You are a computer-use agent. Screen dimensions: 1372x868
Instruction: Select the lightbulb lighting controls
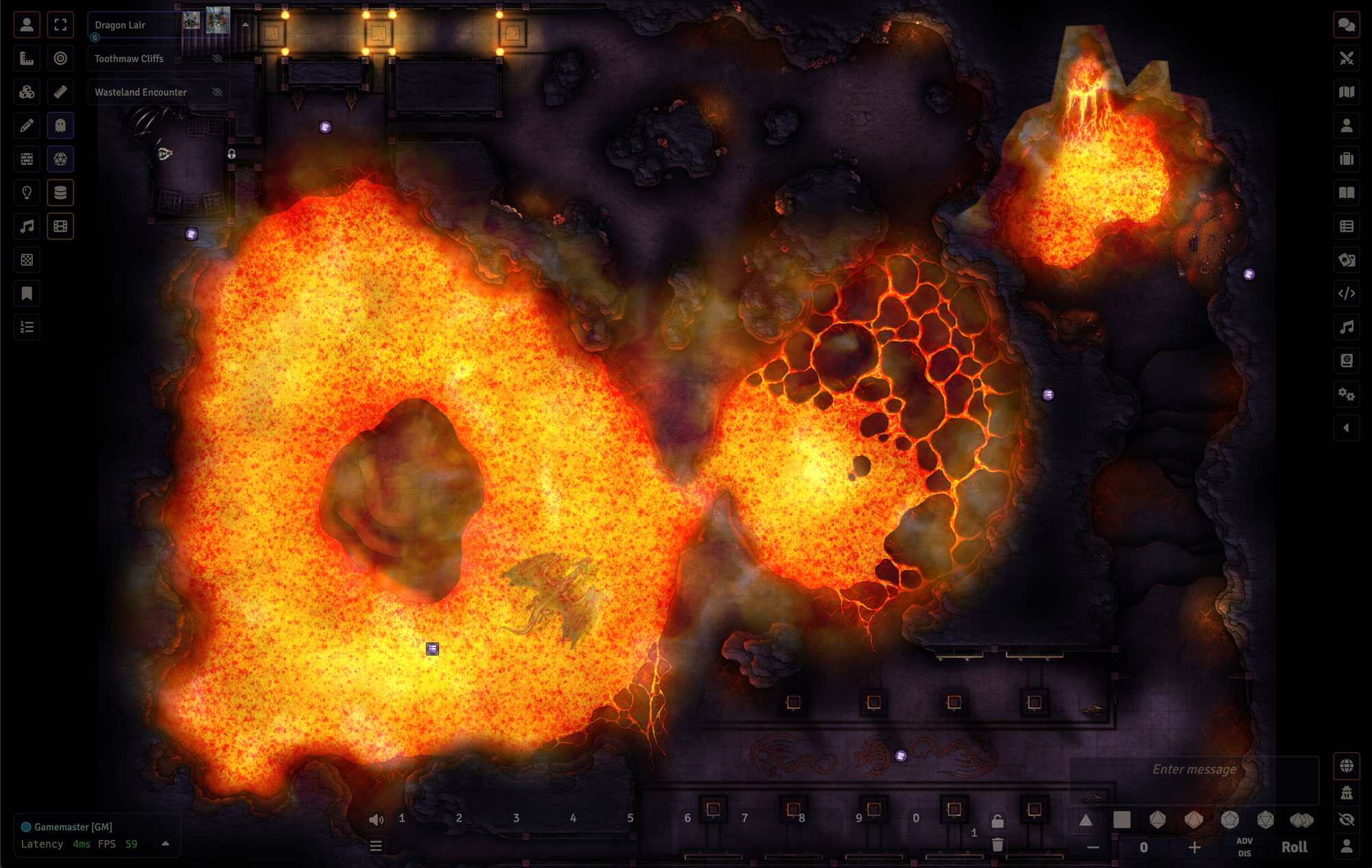27,193
